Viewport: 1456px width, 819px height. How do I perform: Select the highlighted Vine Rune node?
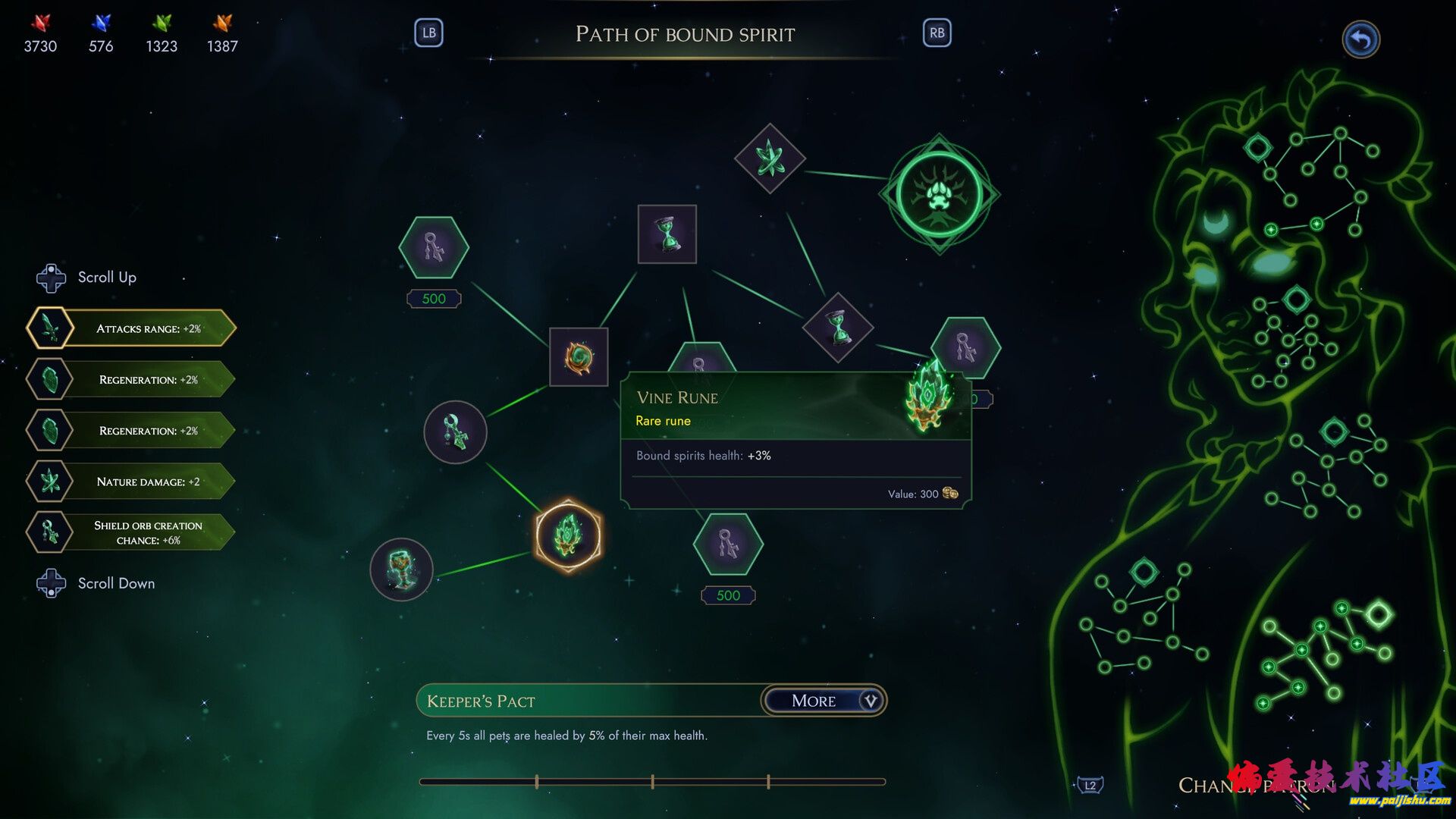click(568, 535)
